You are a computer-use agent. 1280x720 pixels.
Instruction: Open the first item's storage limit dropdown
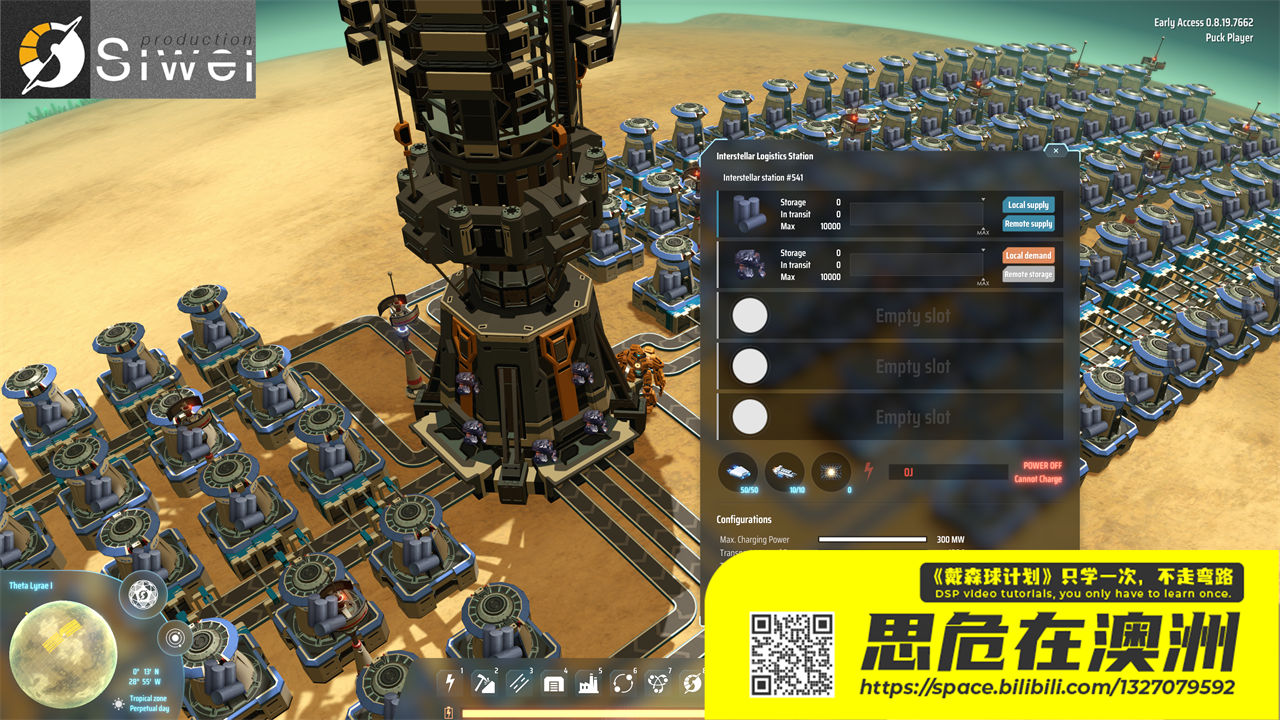tap(983, 200)
